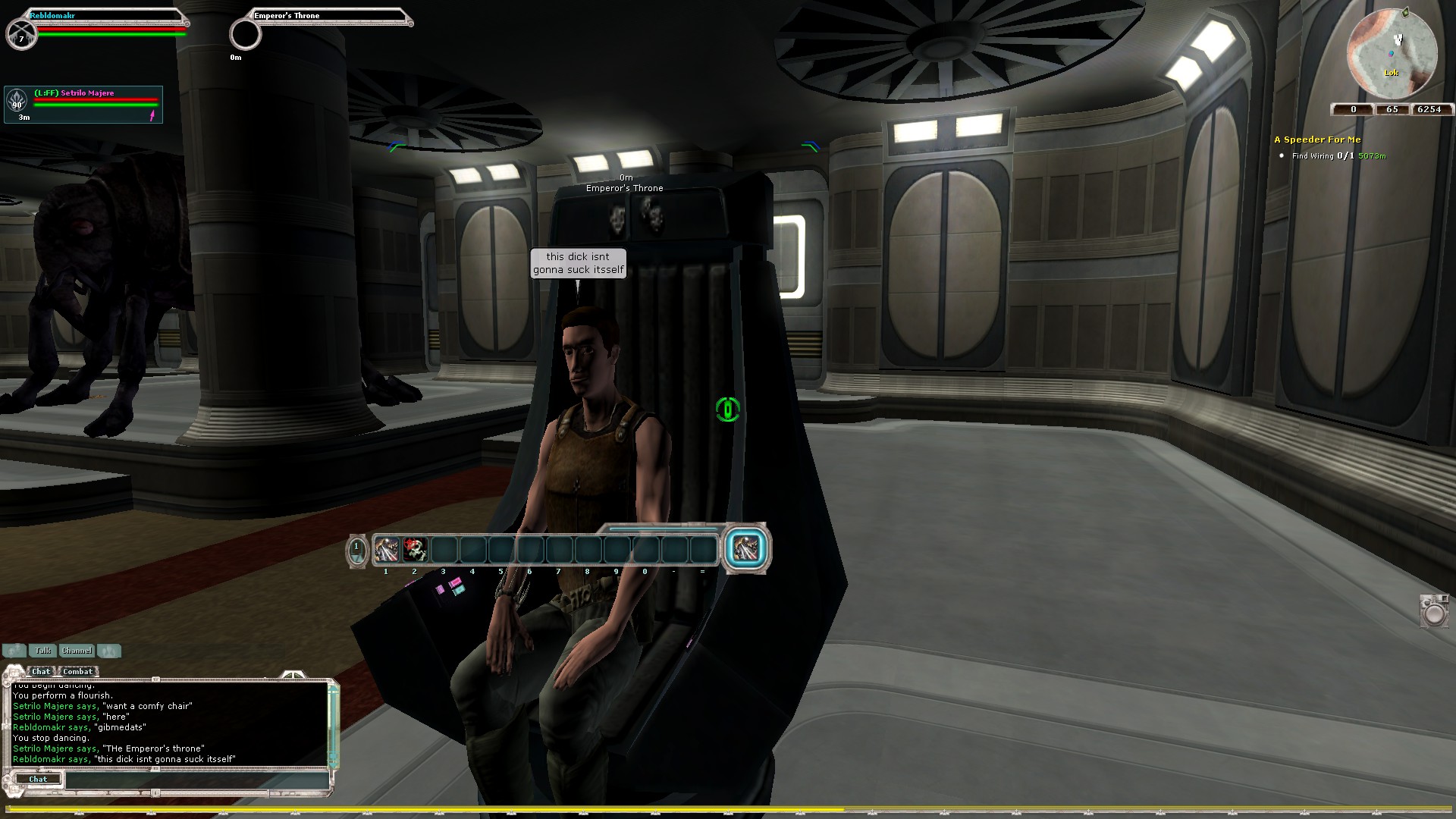
Task: Click the Talk button above the chat
Action: click(x=42, y=651)
